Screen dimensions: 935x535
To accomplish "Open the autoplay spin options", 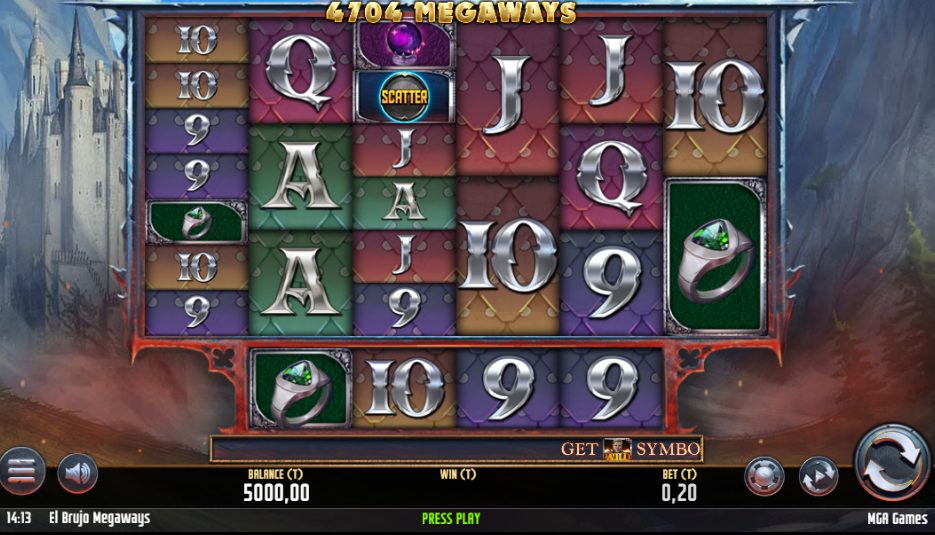I will coord(818,476).
